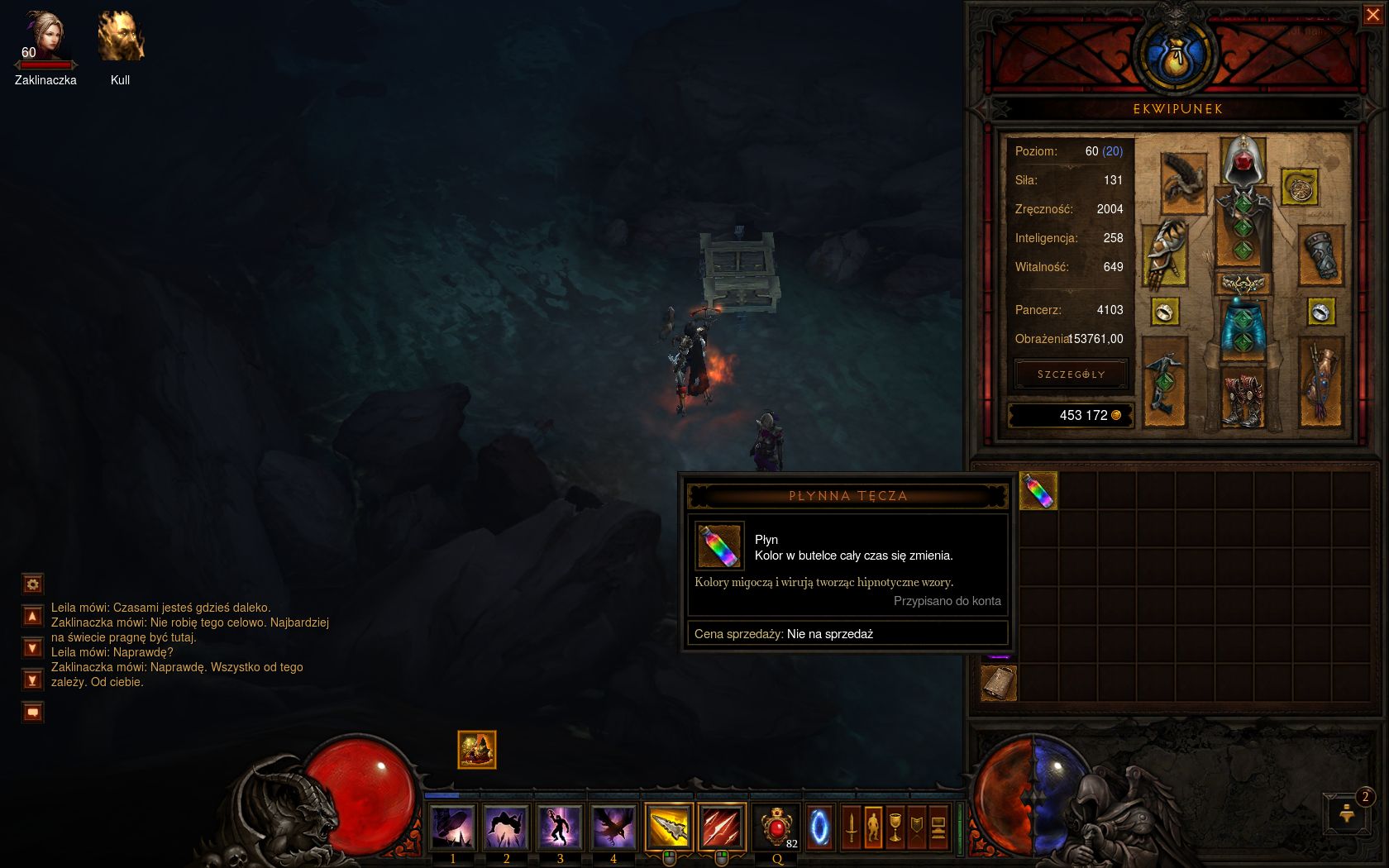
Task: Close the Ekwipunek inventory panel
Action: pyautogui.click(x=1372, y=15)
